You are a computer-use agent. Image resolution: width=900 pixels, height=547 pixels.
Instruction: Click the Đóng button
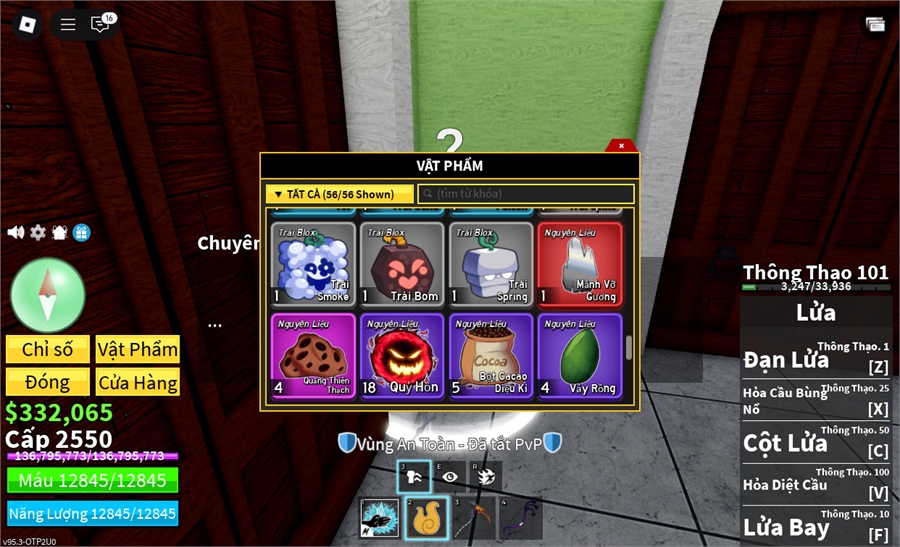coord(48,382)
